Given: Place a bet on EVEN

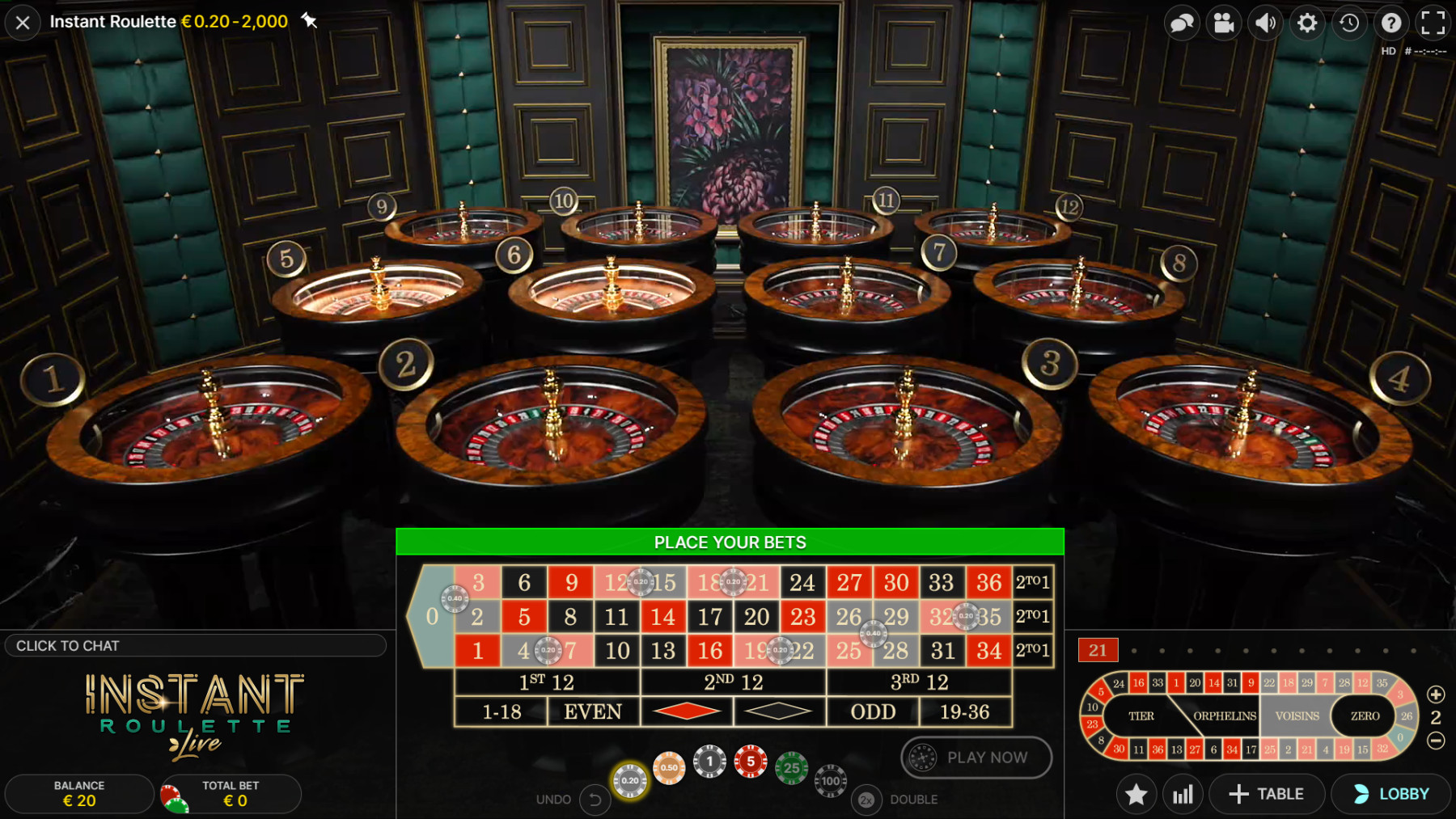Looking at the screenshot, I should pyautogui.click(x=593, y=712).
